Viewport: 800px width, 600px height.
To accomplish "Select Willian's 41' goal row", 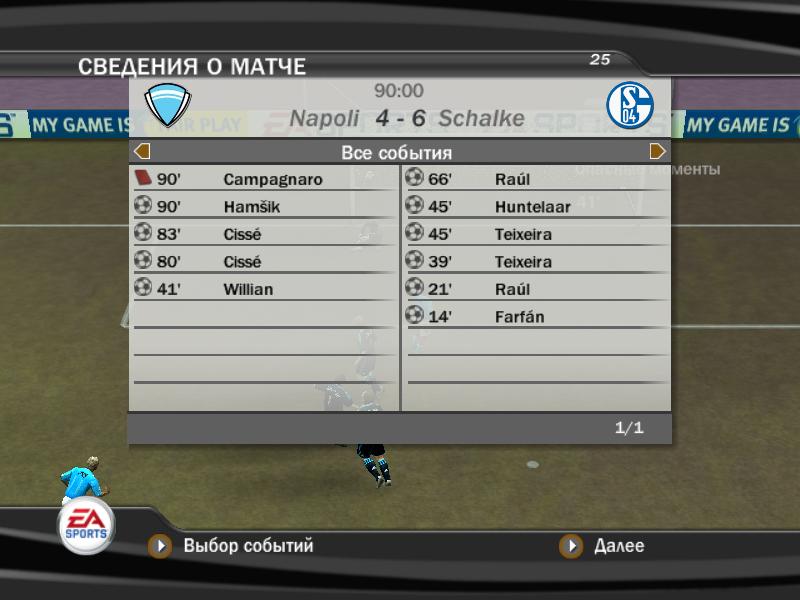I will [264, 290].
